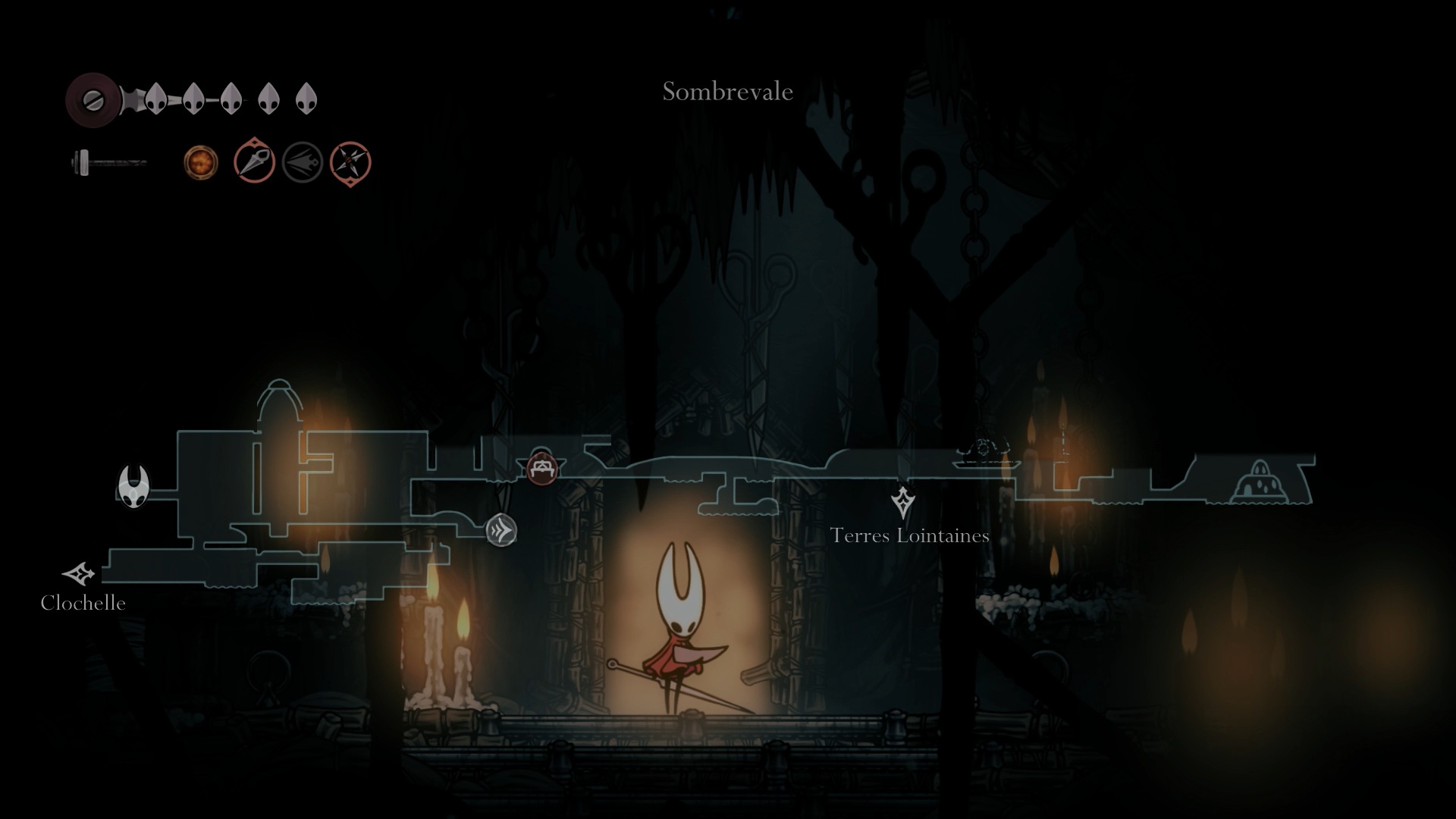
Task: Click Hornet's position marker on the map
Action: click(x=134, y=486)
